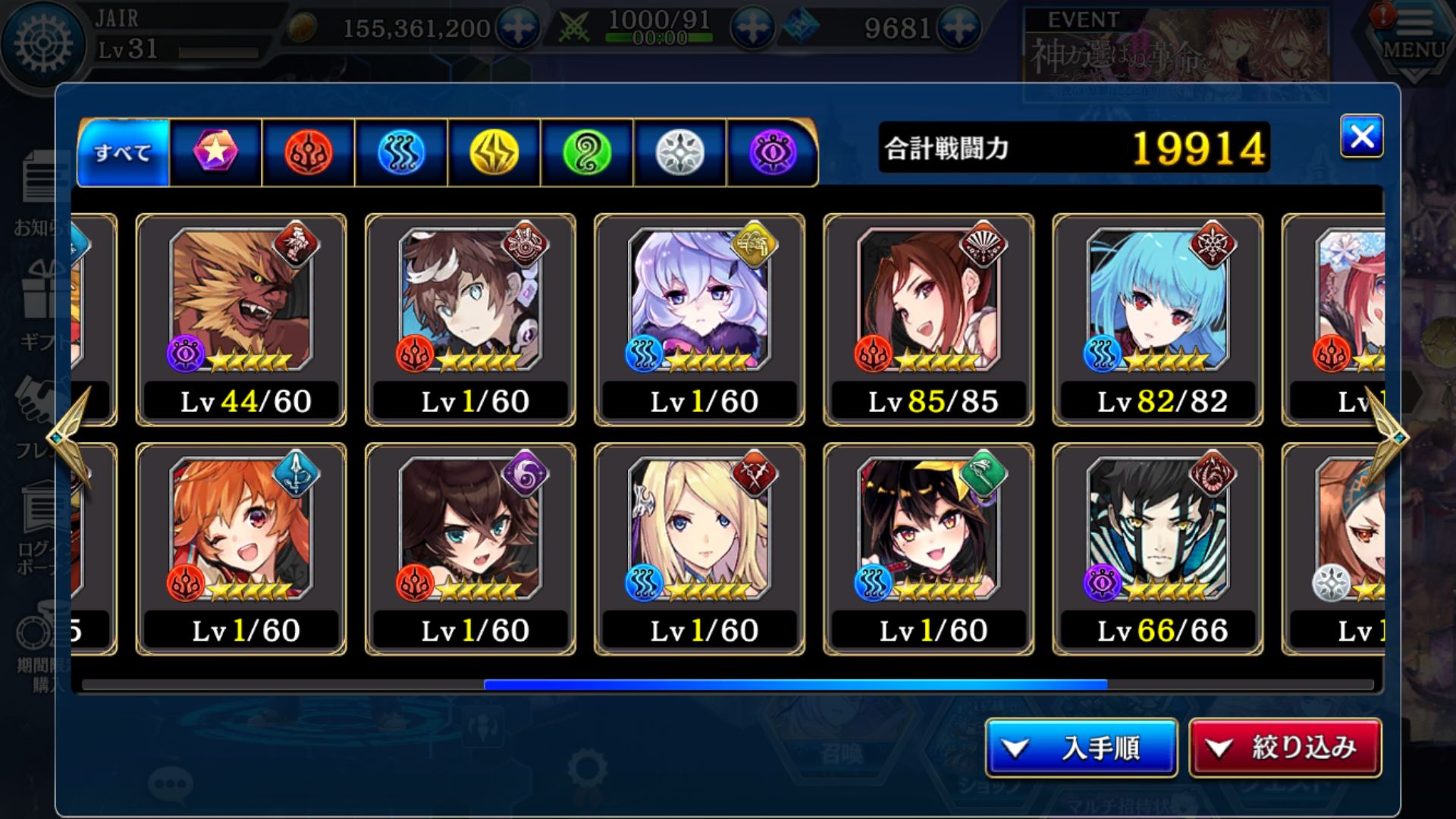Filter by the purple star element tab
The image size is (1456, 819).
pyautogui.click(x=215, y=152)
